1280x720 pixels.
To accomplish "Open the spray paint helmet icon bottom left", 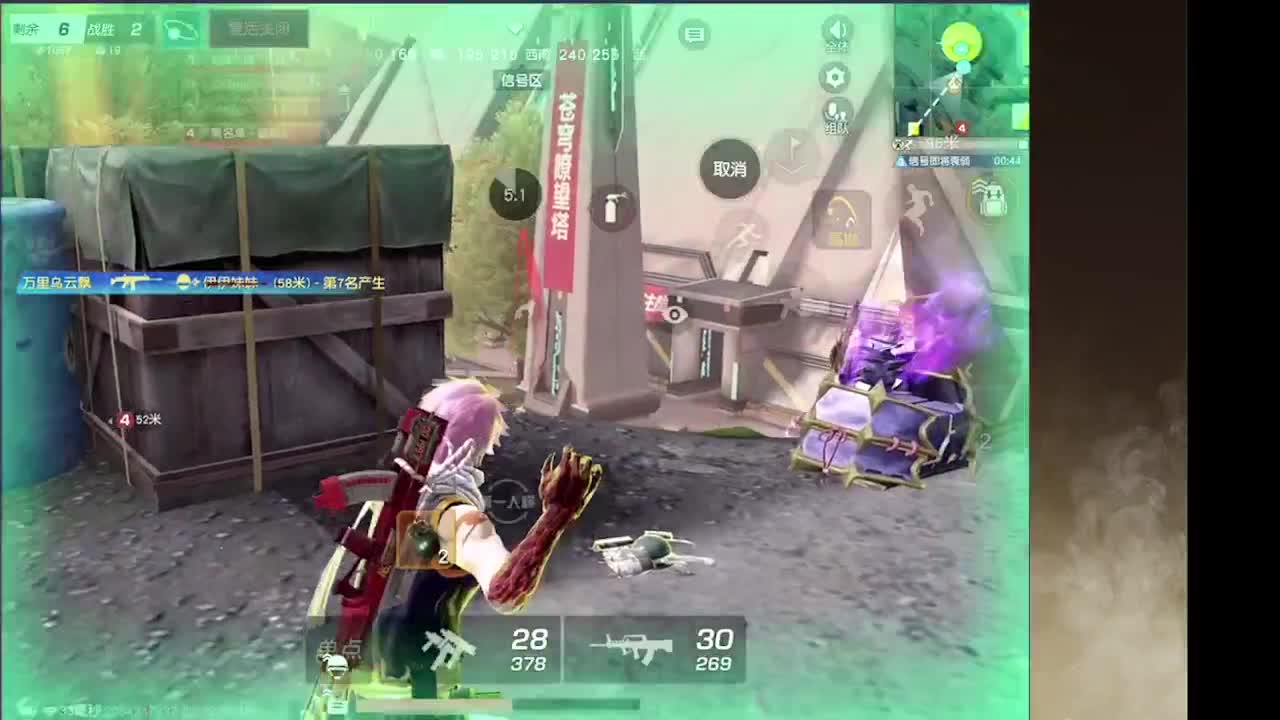I will click(x=335, y=666).
